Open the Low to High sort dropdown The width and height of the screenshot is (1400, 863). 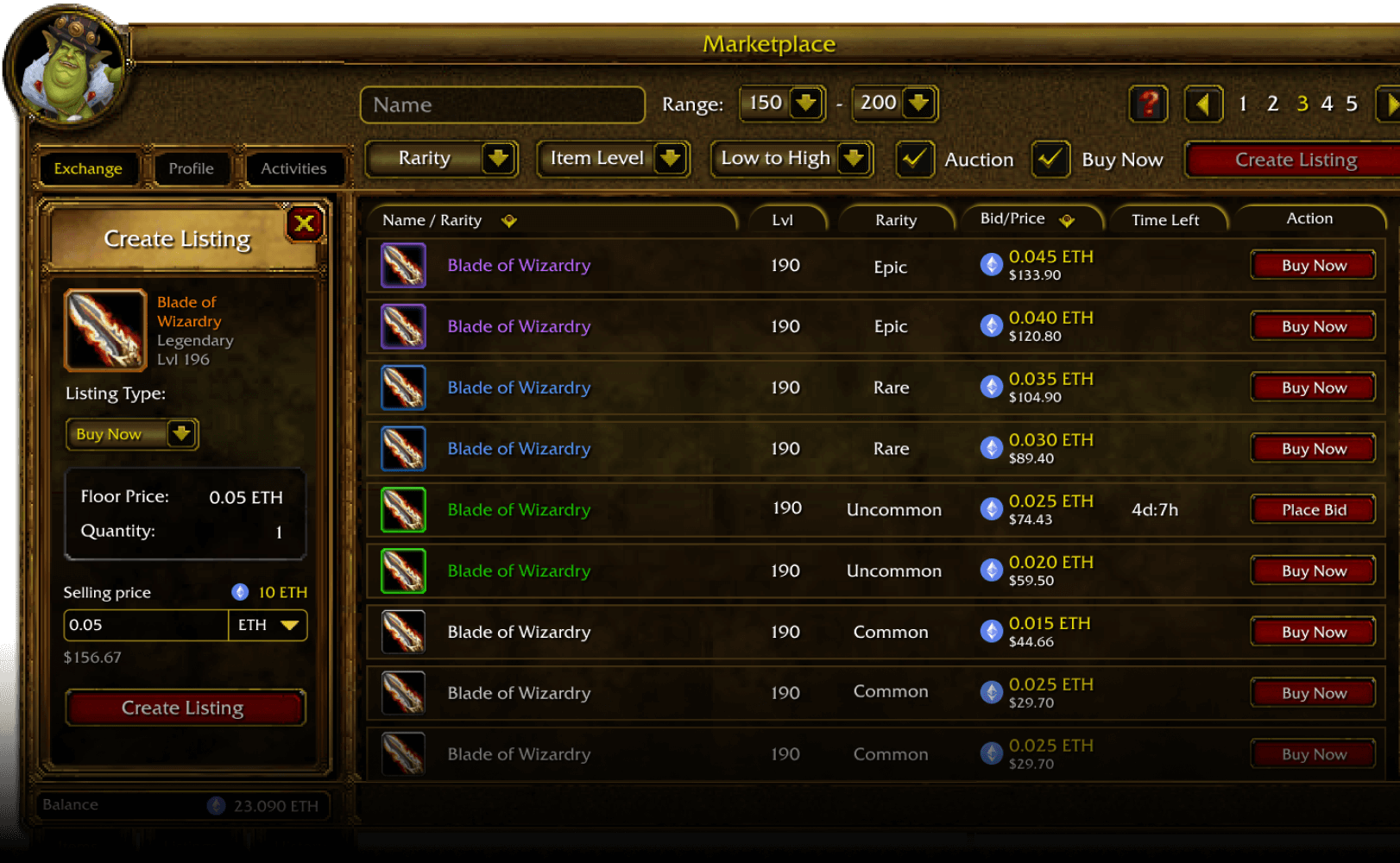pos(791,159)
